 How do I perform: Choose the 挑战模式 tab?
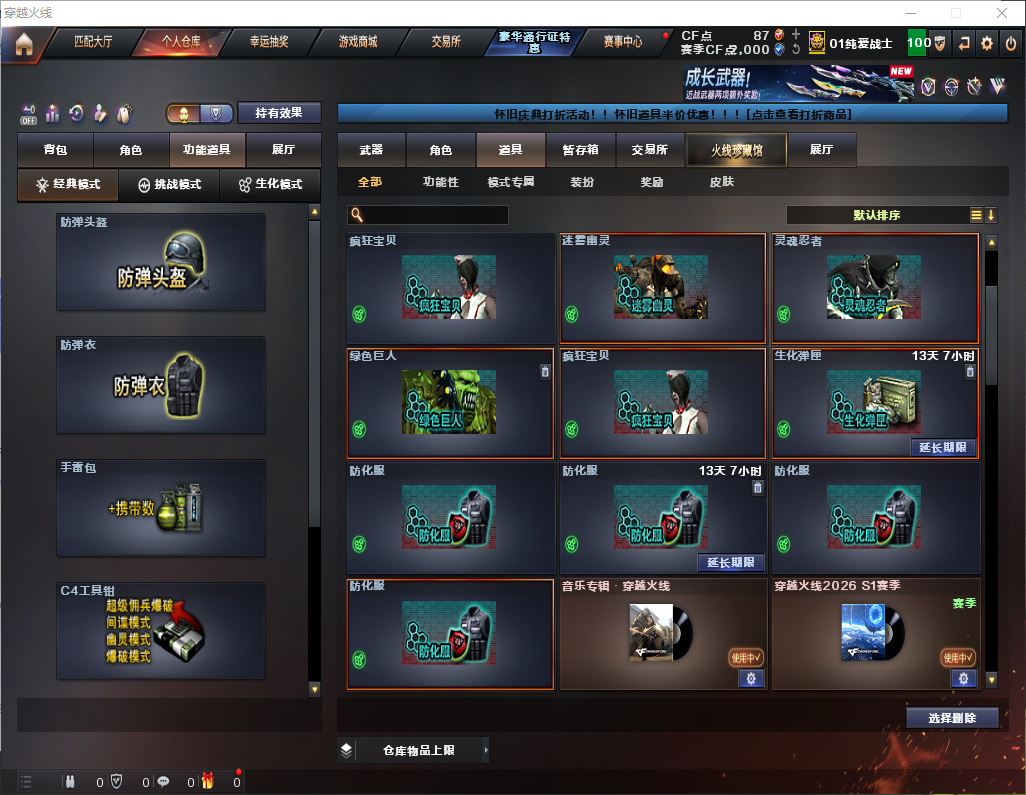(170, 185)
